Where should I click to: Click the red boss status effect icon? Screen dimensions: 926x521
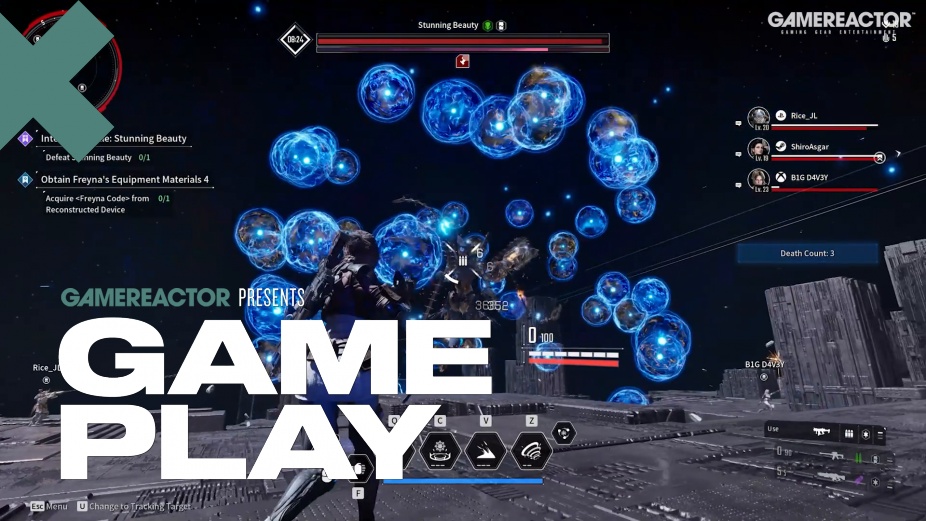pos(462,62)
